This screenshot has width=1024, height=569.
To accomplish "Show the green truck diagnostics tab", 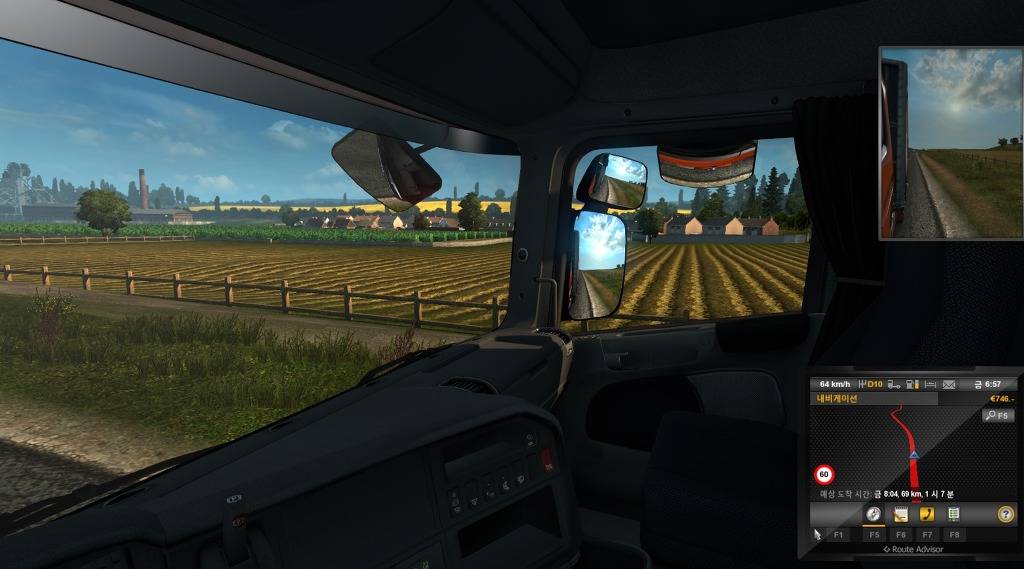I will coord(954,514).
